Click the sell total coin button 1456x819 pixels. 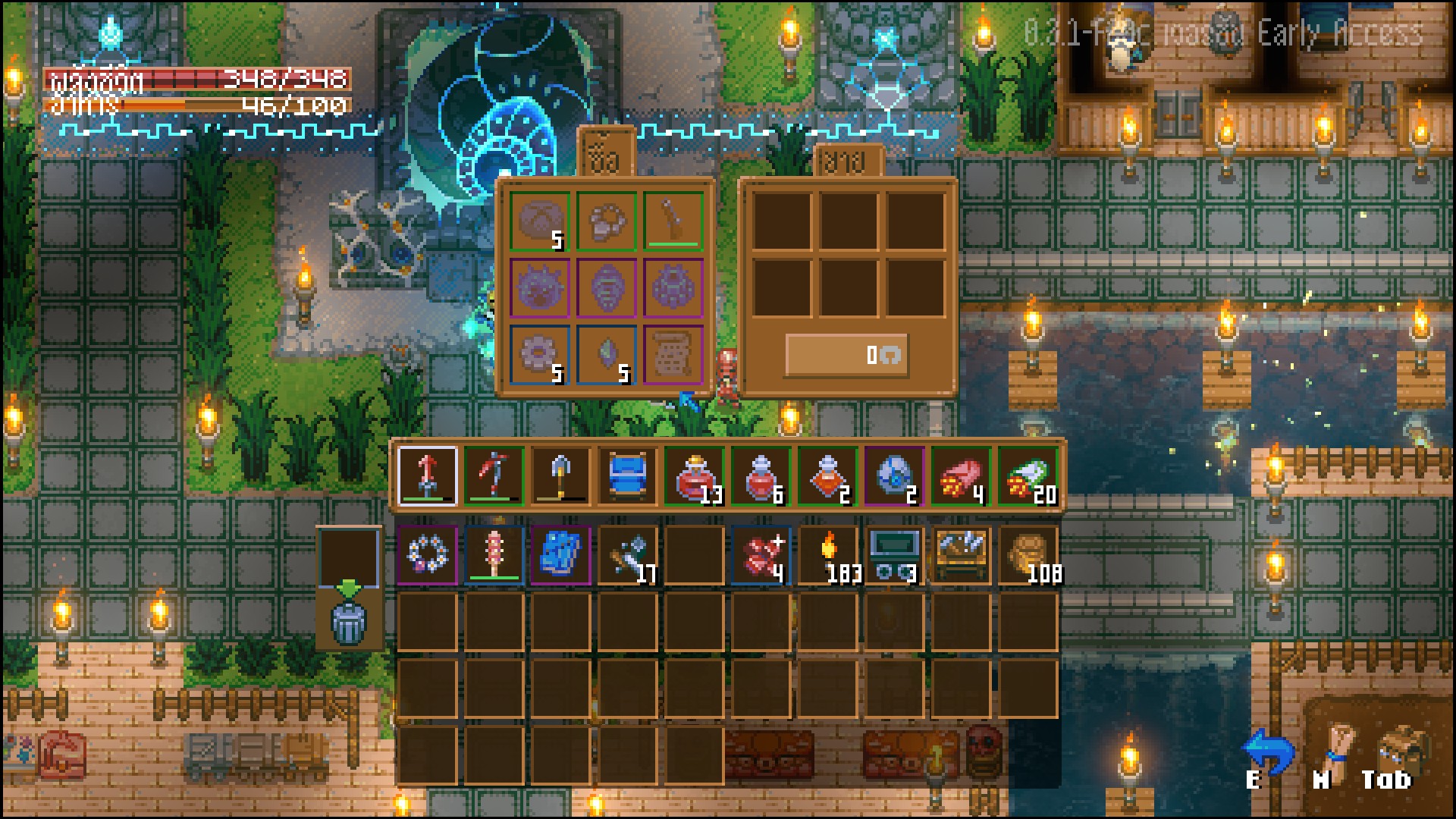click(846, 355)
